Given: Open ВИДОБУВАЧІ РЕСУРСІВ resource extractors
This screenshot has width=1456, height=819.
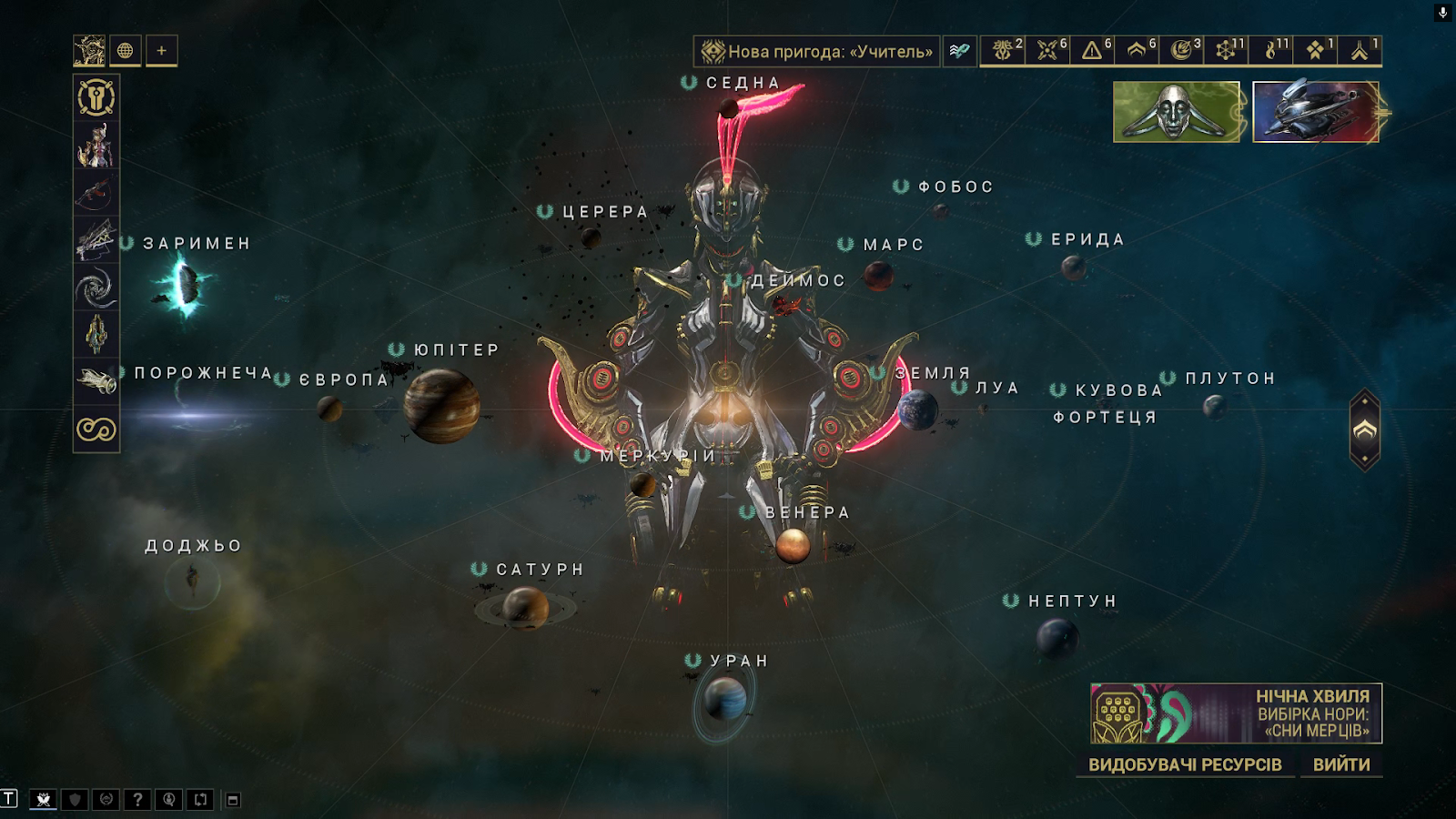Looking at the screenshot, I should click(x=1185, y=764).
